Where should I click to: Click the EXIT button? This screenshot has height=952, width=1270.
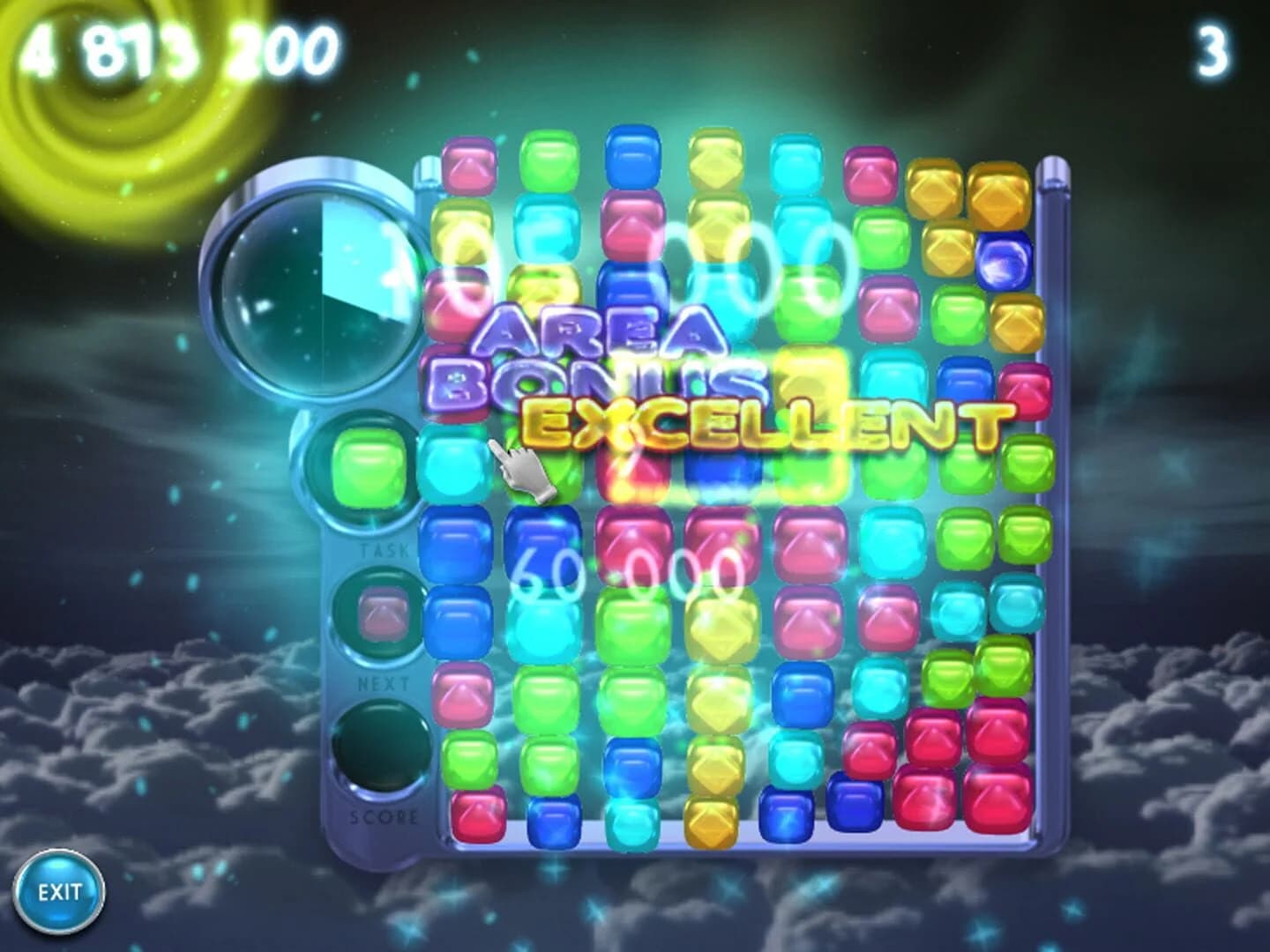(60, 893)
